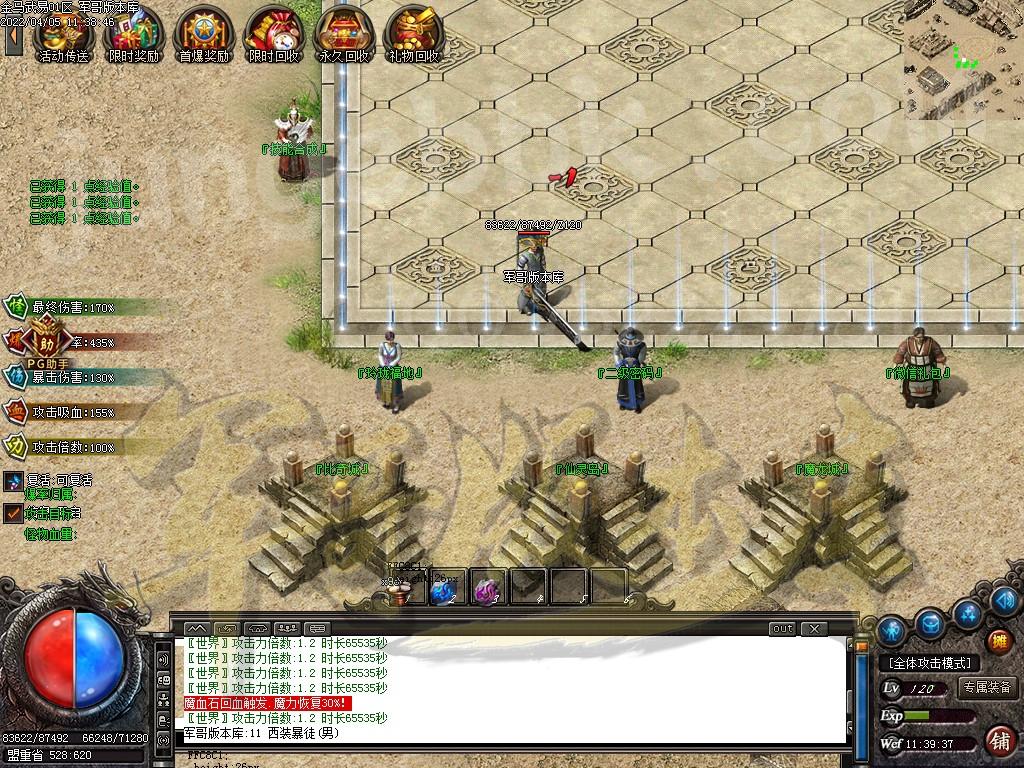Click the minimap
The image size is (1024, 768).
(x=963, y=60)
